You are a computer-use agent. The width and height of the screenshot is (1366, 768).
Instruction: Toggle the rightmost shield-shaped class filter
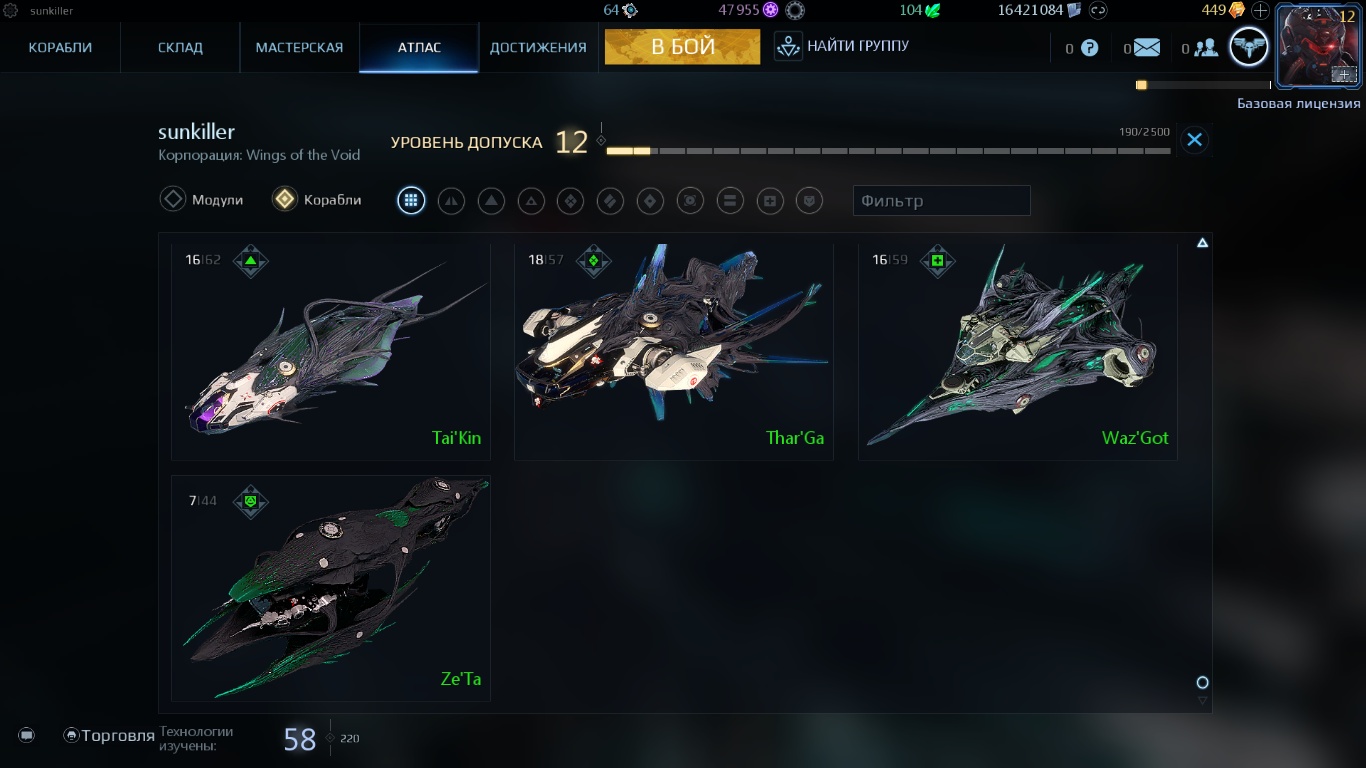[x=810, y=200]
